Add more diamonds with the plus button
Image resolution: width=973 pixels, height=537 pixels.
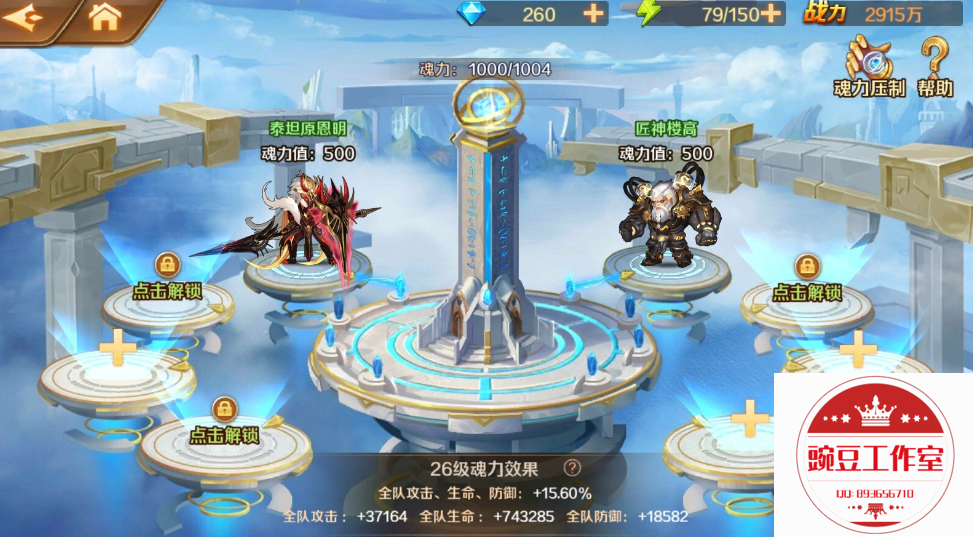[x=594, y=13]
